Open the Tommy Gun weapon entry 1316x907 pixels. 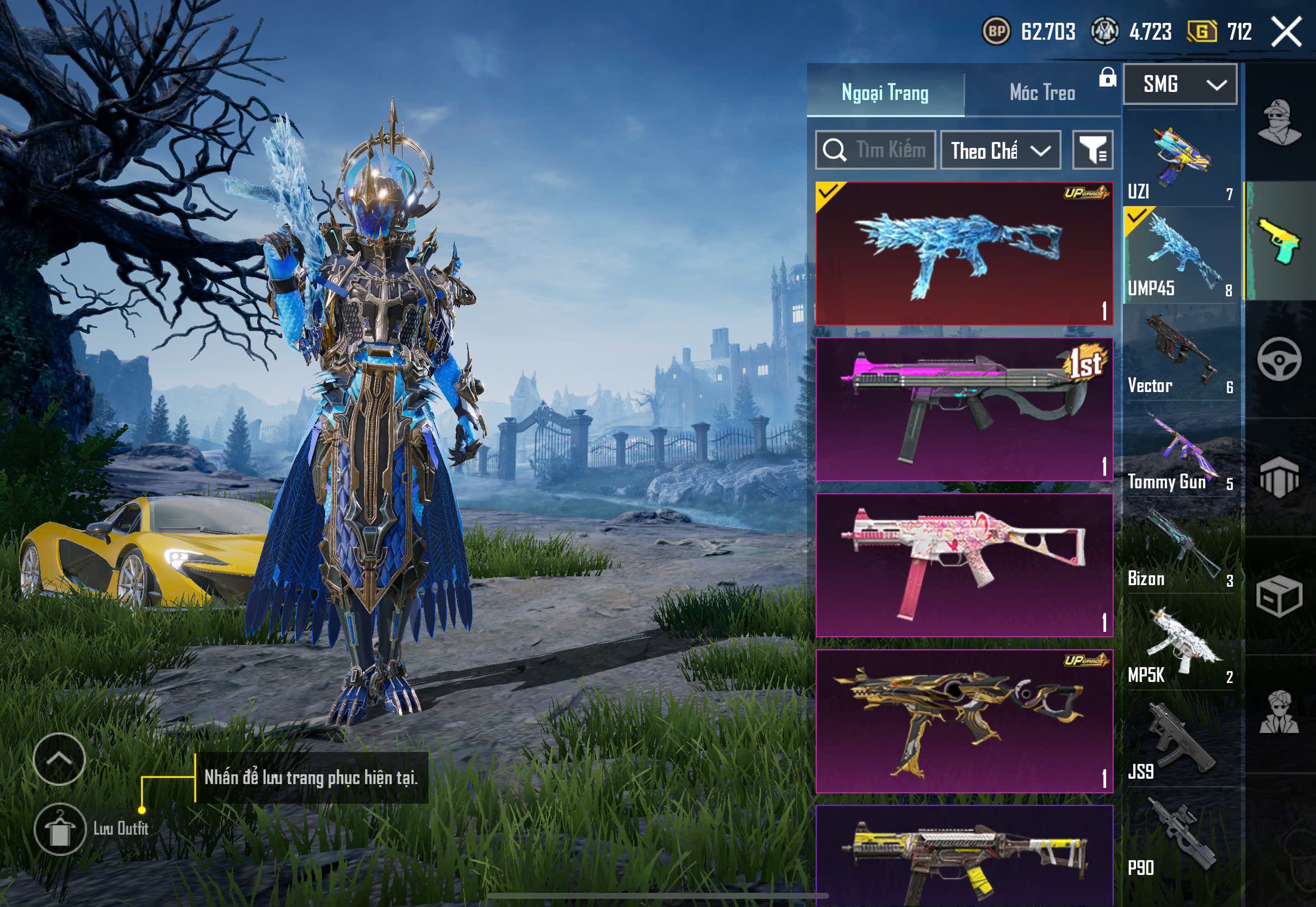click(1180, 450)
